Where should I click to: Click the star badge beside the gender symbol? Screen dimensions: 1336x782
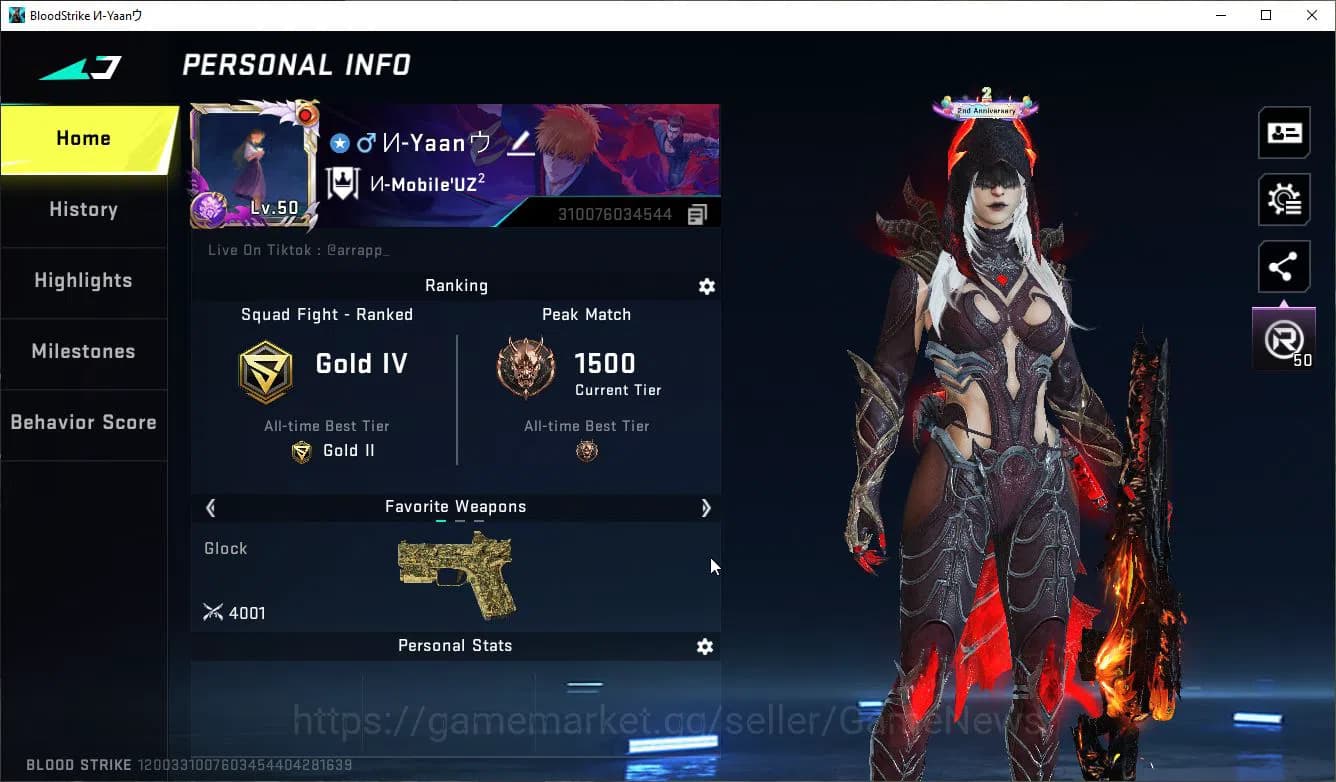(339, 143)
